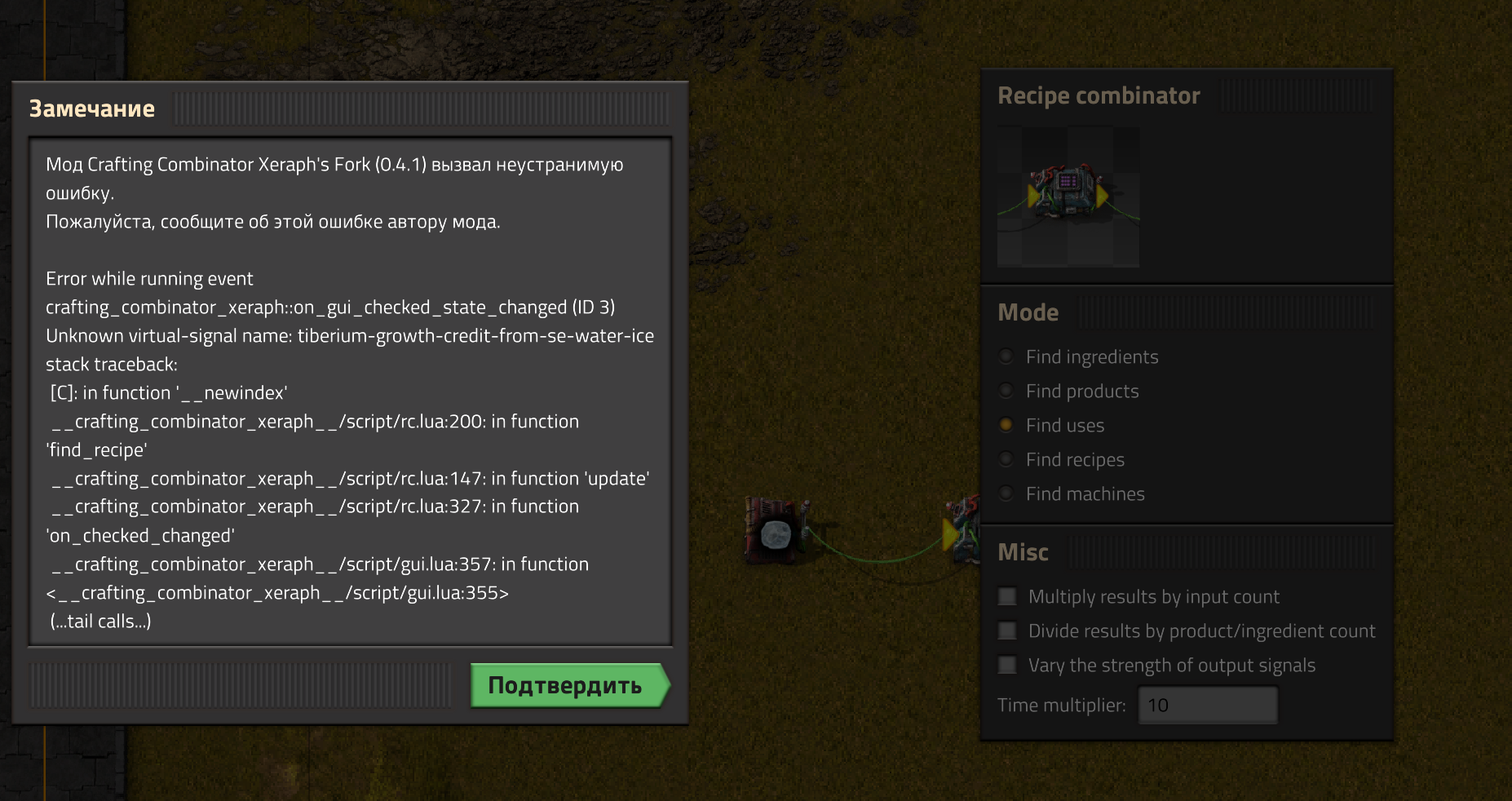Click the error text mentioning tiberium-growth-credit signal
Image resolution: width=1512 pixels, height=801 pixels.
(x=349, y=335)
